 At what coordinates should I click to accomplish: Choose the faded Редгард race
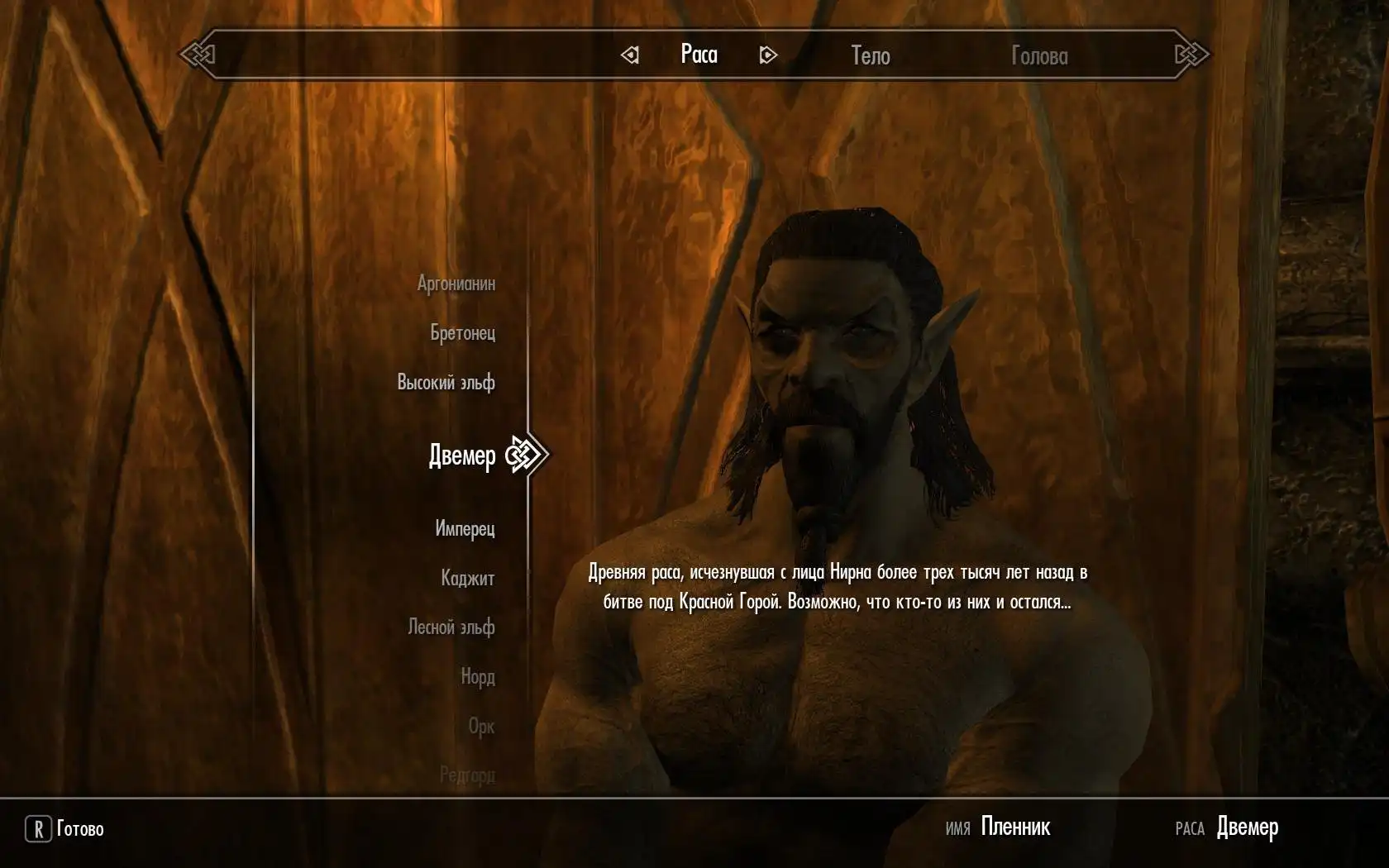(467, 775)
